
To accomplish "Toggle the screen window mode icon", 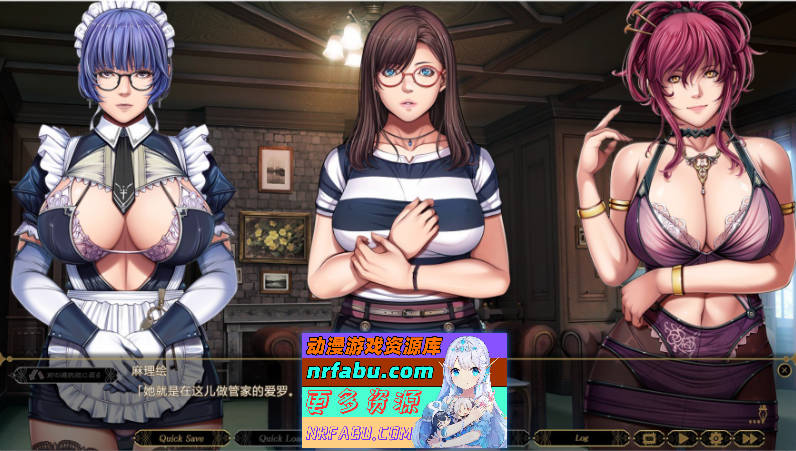I will [648, 437].
